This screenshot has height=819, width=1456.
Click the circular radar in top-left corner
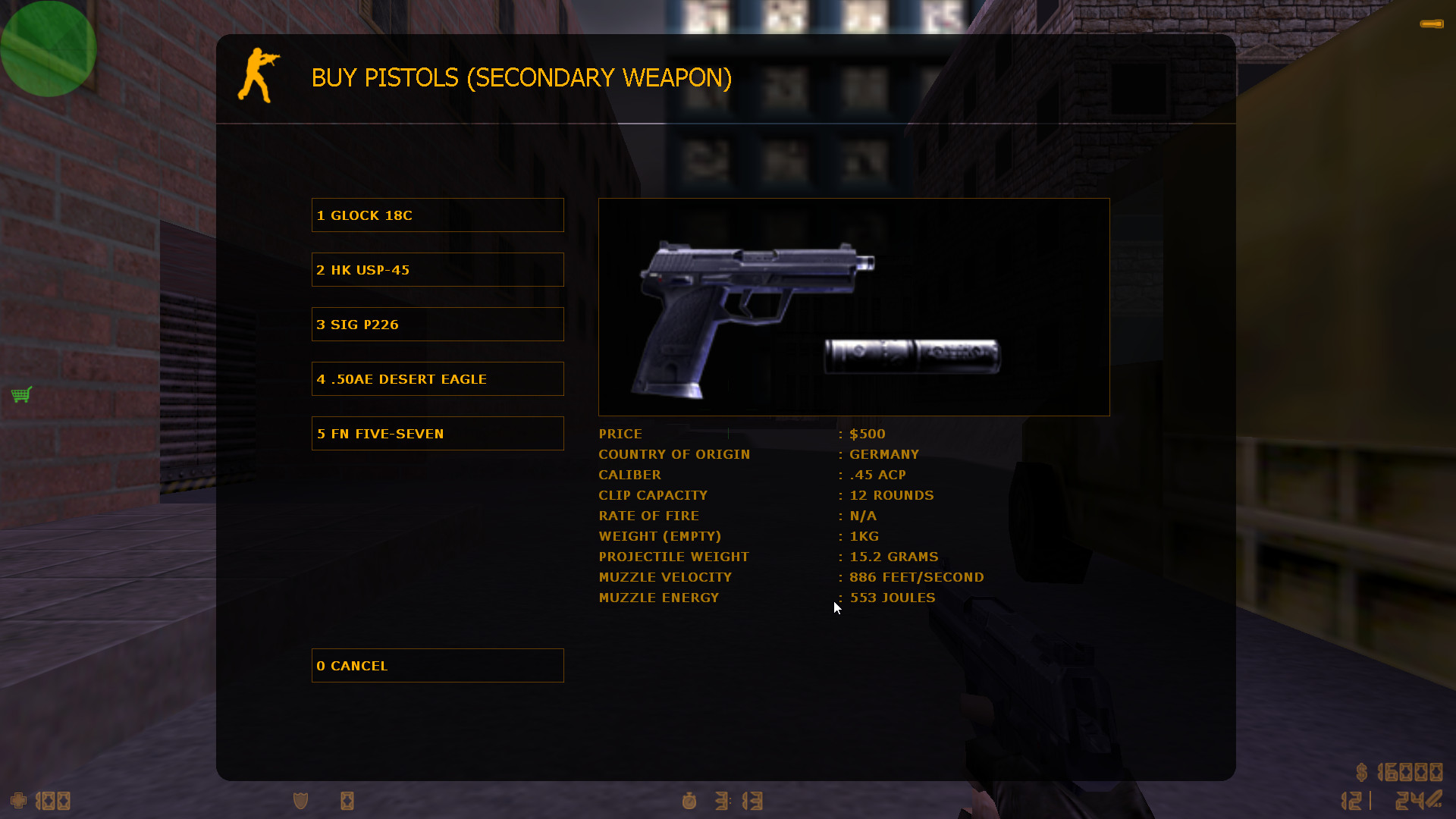tap(48, 49)
